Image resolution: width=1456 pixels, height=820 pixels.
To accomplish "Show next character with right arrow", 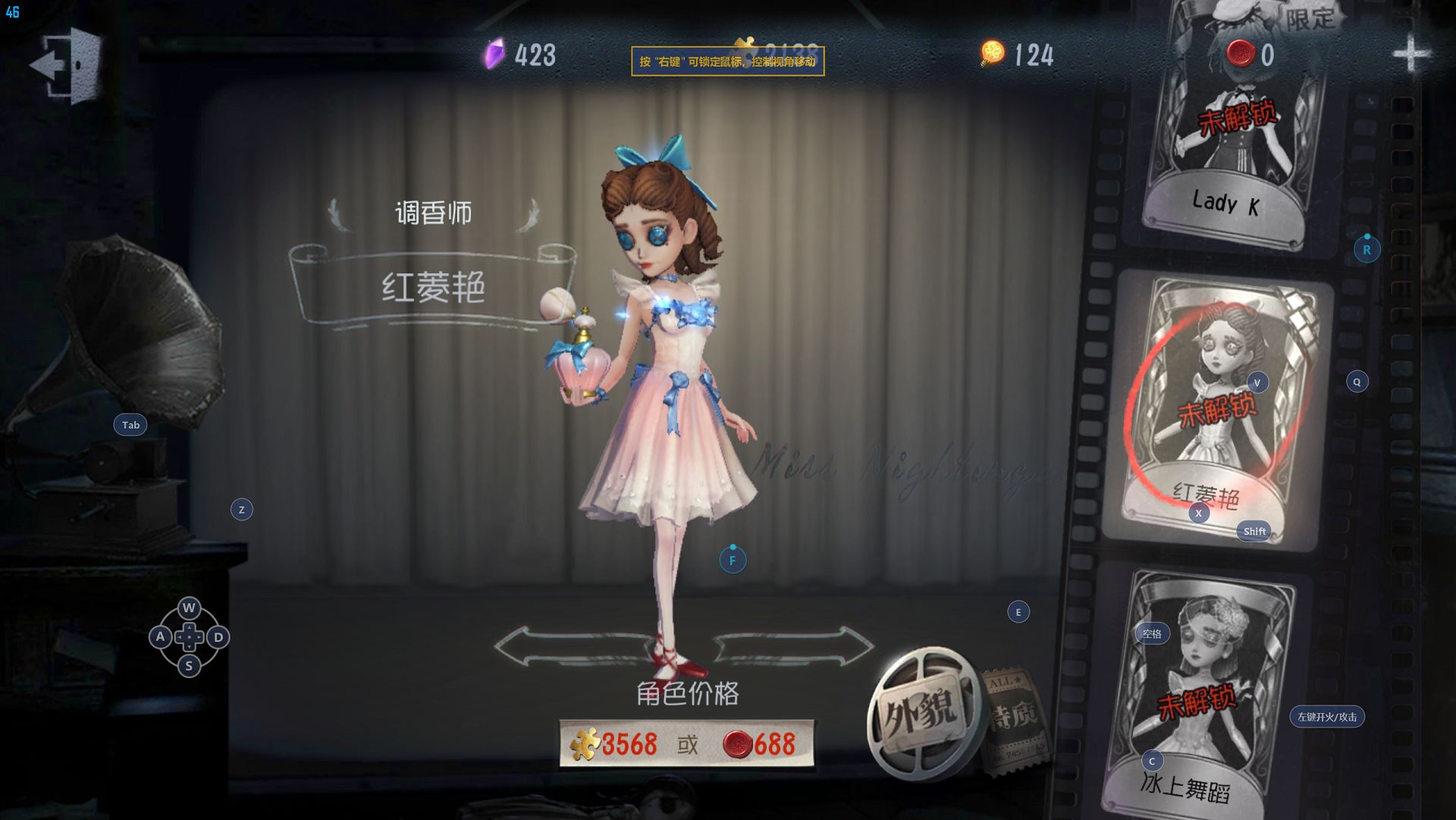I will click(x=794, y=647).
